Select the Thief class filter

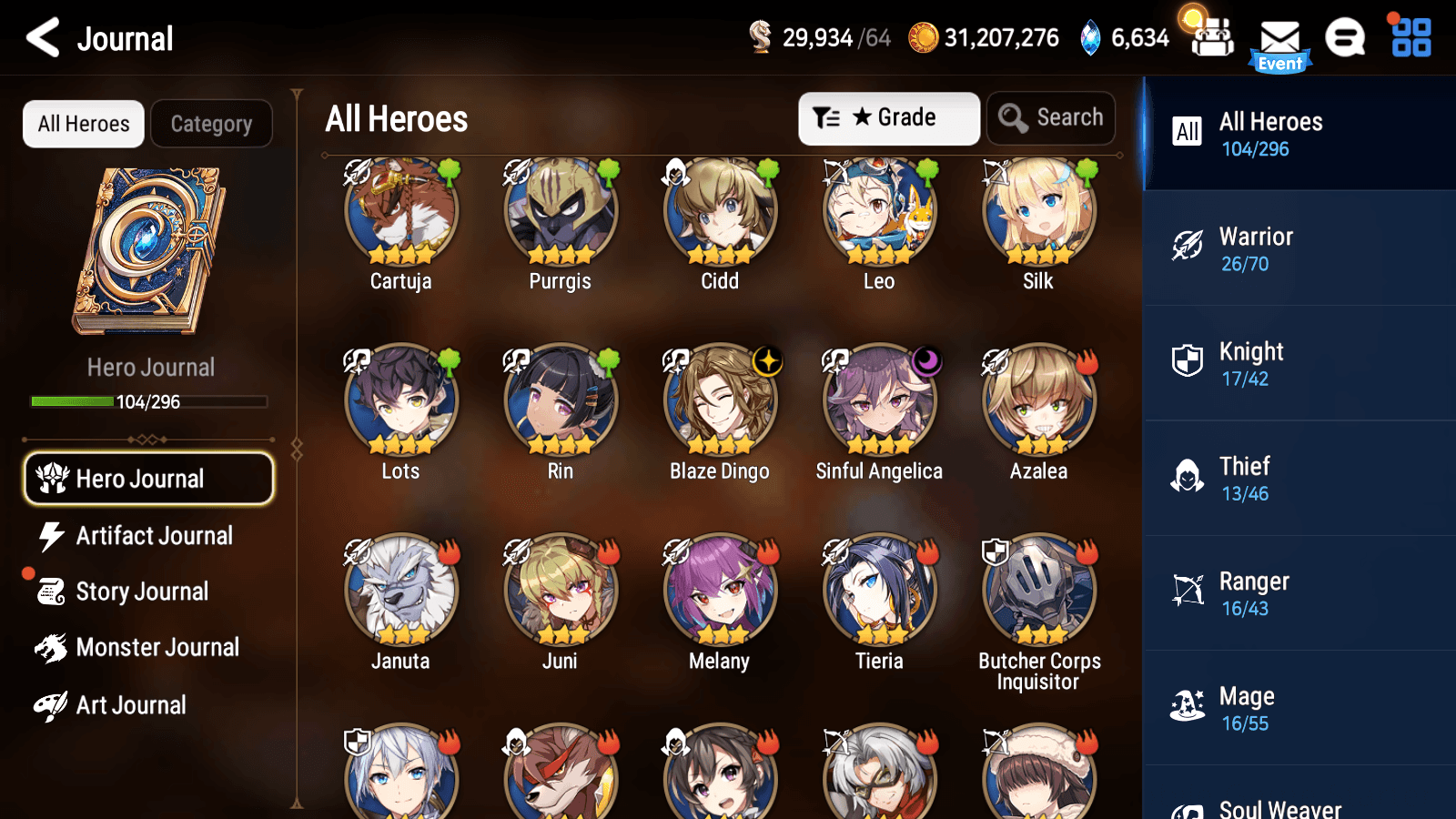[1298, 479]
